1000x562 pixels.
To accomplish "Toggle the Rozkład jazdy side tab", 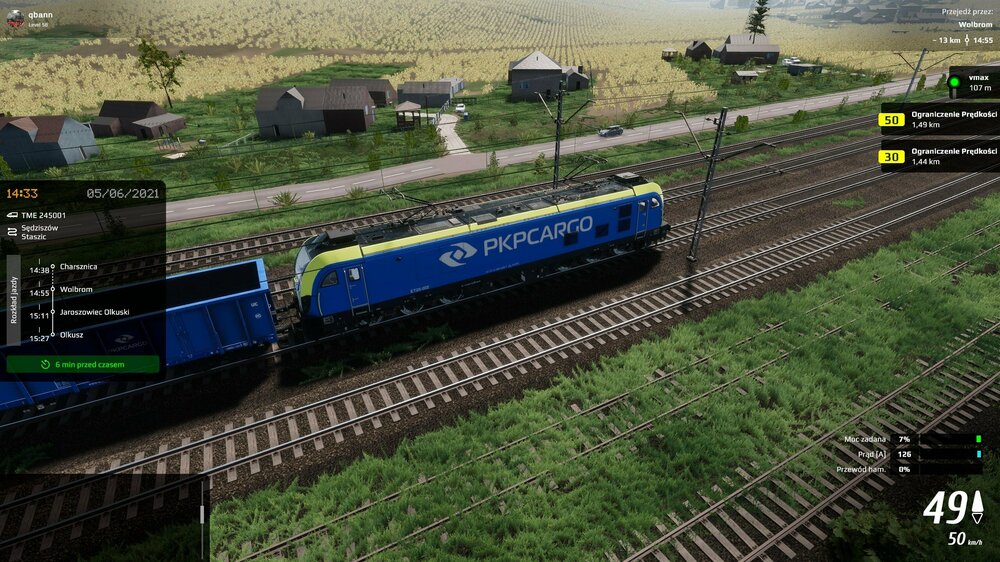I will tap(13, 300).
